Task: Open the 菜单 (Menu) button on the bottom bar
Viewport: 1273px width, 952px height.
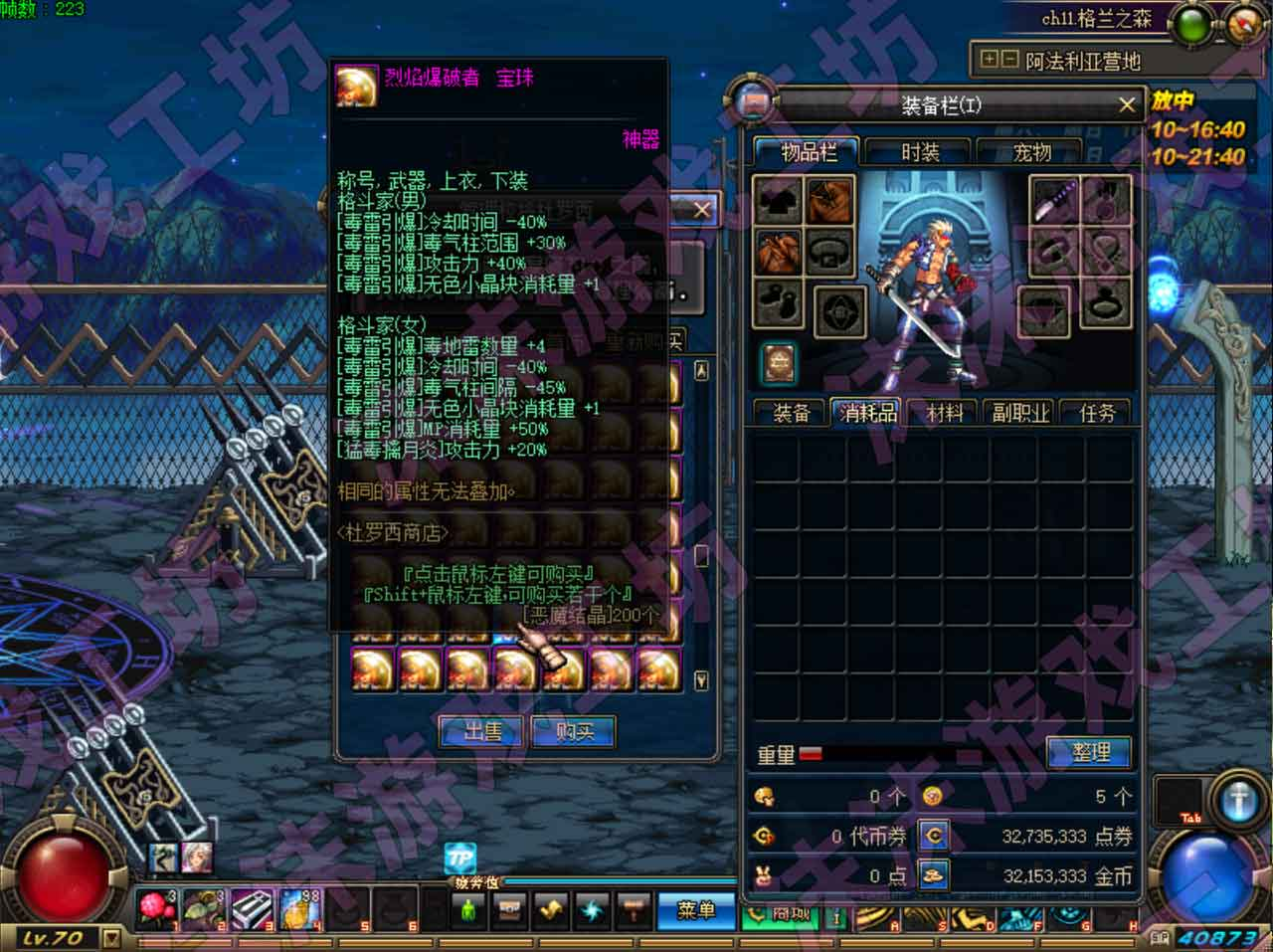Action: pos(695,910)
